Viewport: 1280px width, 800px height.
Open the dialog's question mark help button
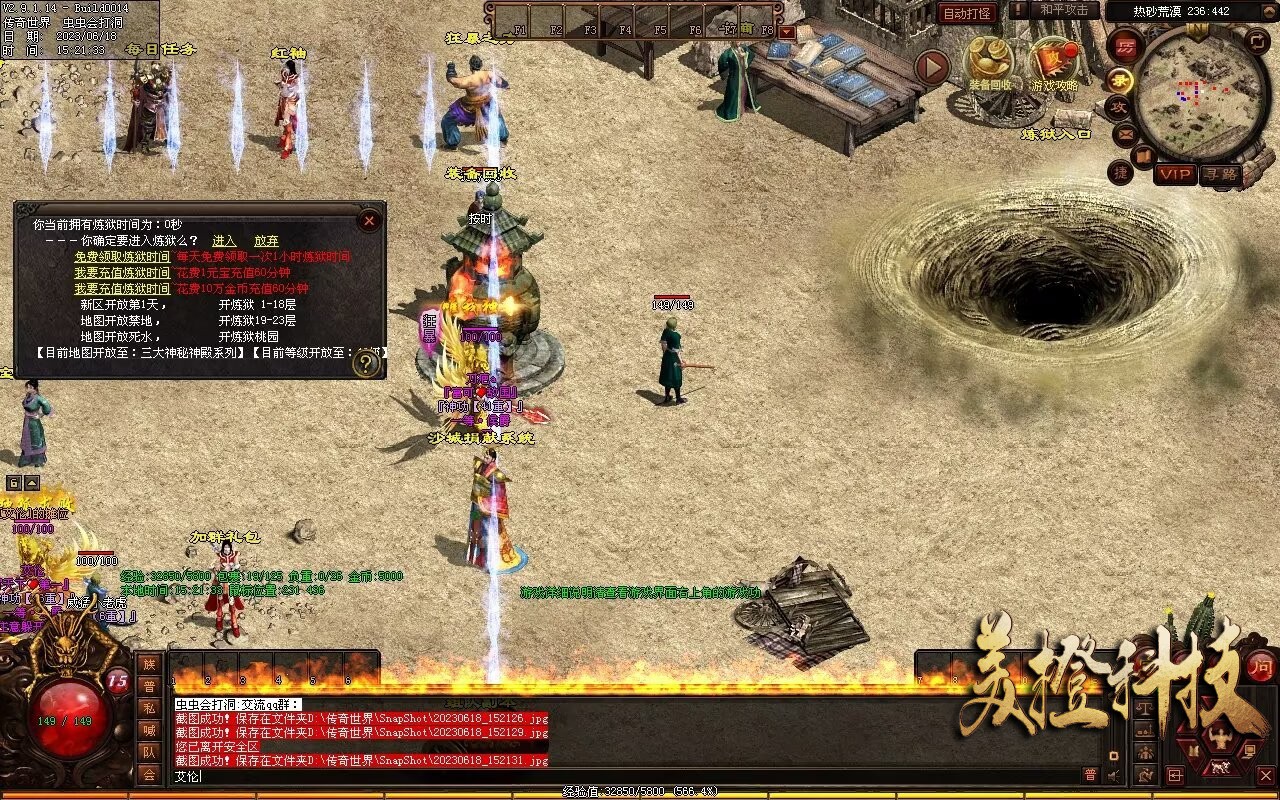366,363
